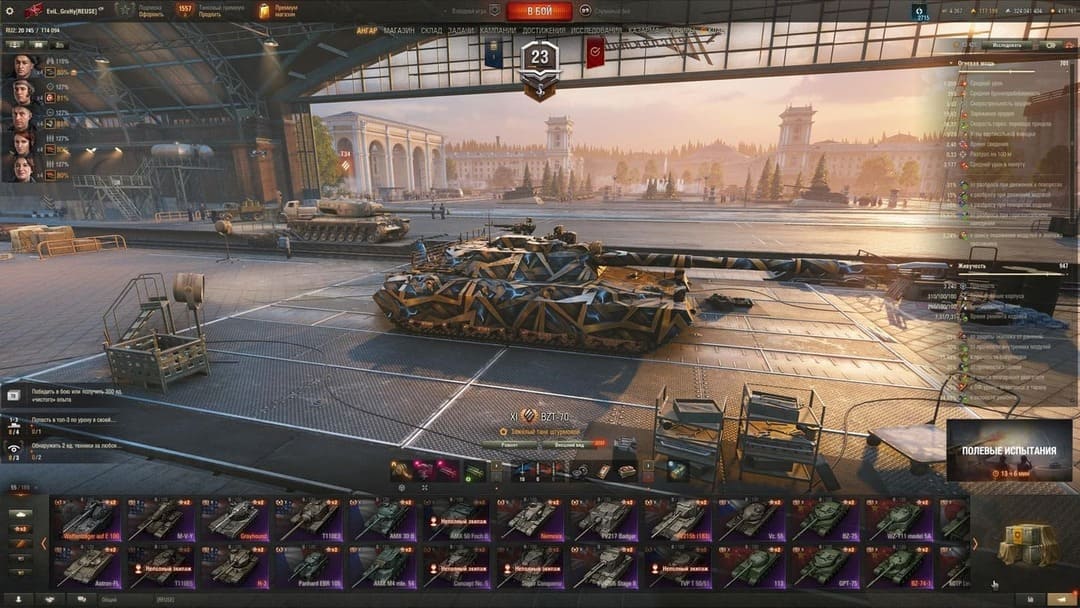Open the Внешний вид exterior customization
Screen dimensions: 1080x608
pos(567,445)
